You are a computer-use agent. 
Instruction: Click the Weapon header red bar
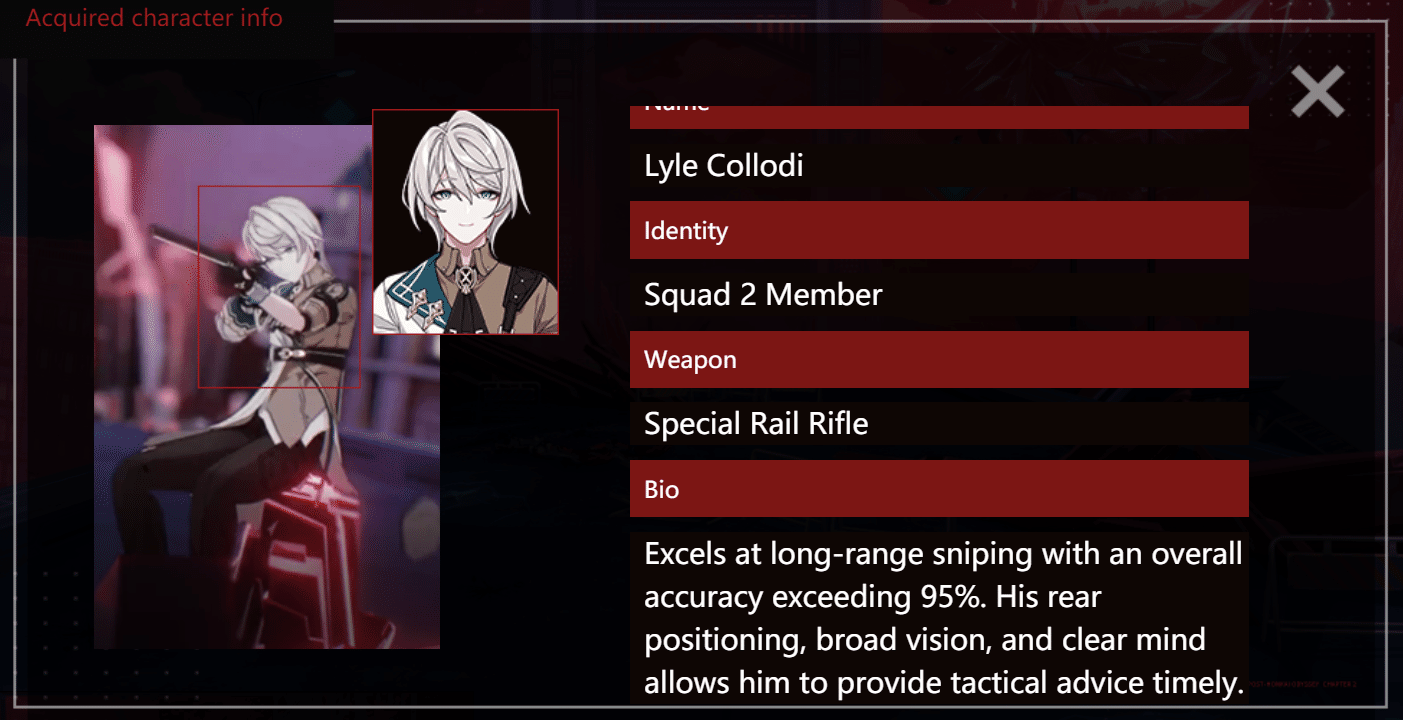[938, 359]
